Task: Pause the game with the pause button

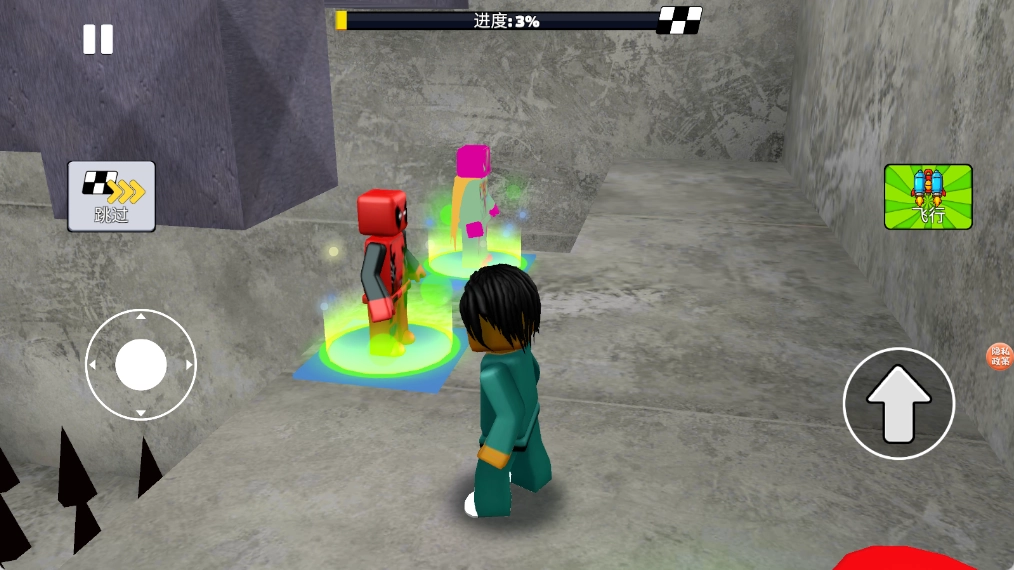Action: 98,40
